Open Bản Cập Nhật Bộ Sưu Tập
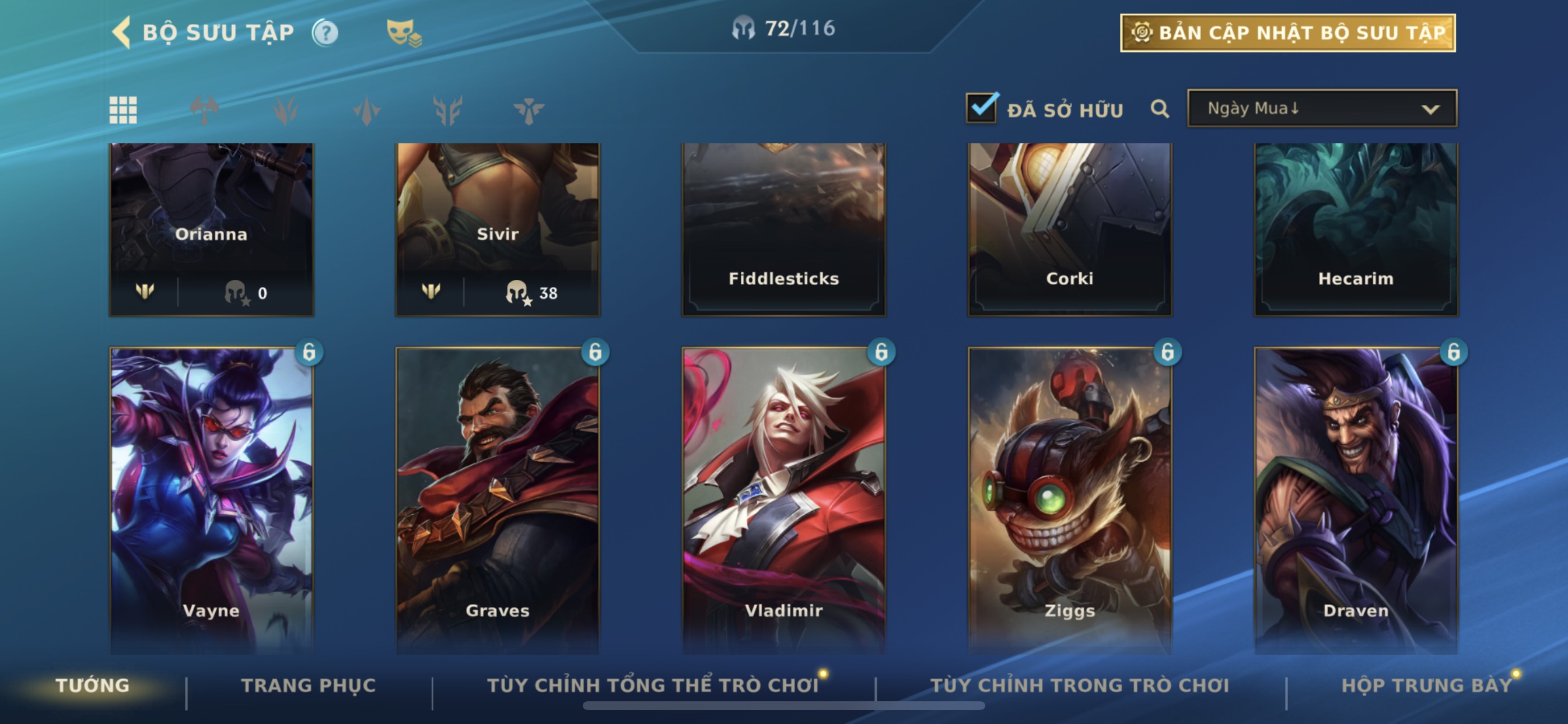This screenshot has width=1568, height=724. click(1287, 33)
